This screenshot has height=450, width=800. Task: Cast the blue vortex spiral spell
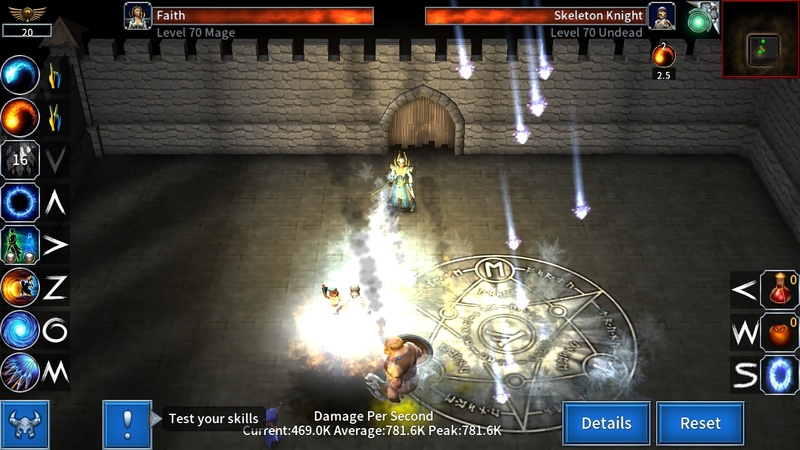point(20,330)
